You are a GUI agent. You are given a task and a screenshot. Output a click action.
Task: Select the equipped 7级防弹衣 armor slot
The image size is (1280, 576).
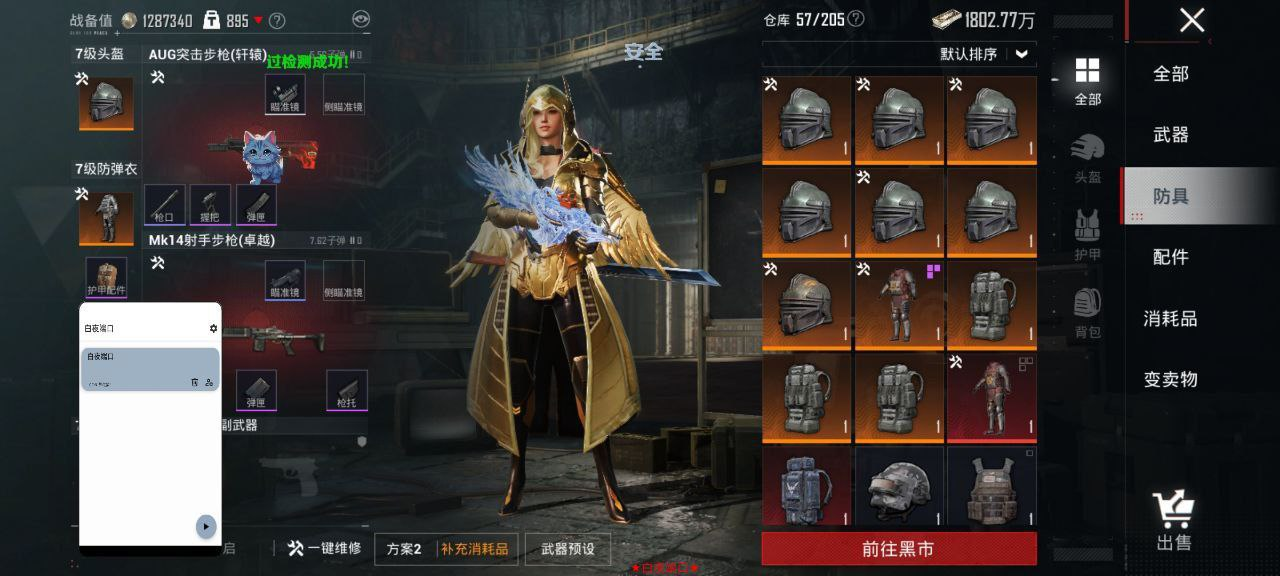(x=106, y=217)
